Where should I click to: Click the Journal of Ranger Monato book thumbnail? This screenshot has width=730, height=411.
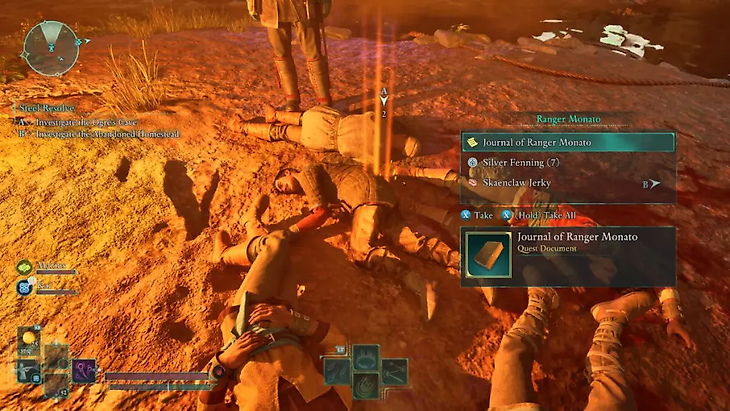click(x=488, y=254)
